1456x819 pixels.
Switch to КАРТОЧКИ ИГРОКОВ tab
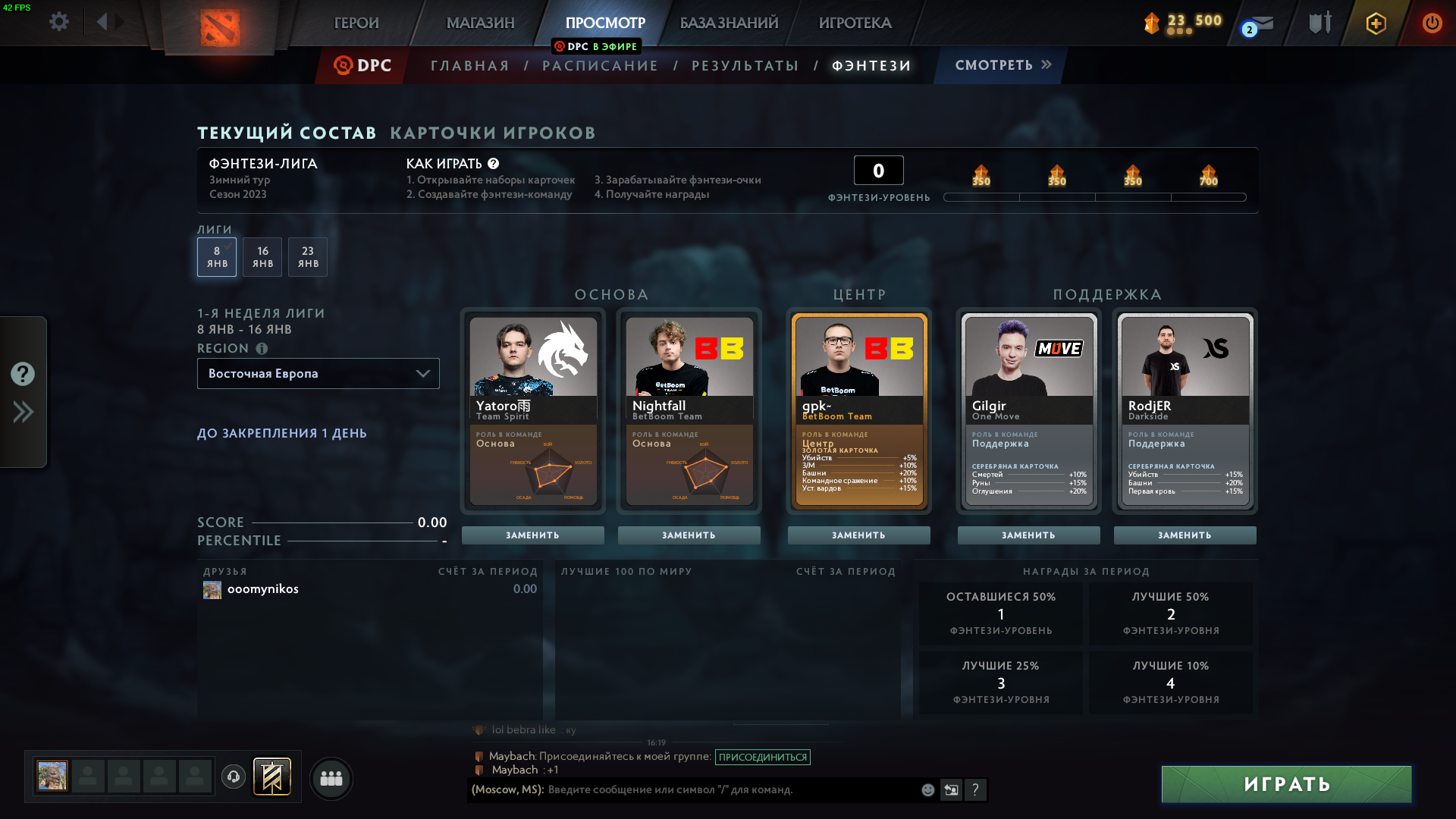[x=493, y=133]
